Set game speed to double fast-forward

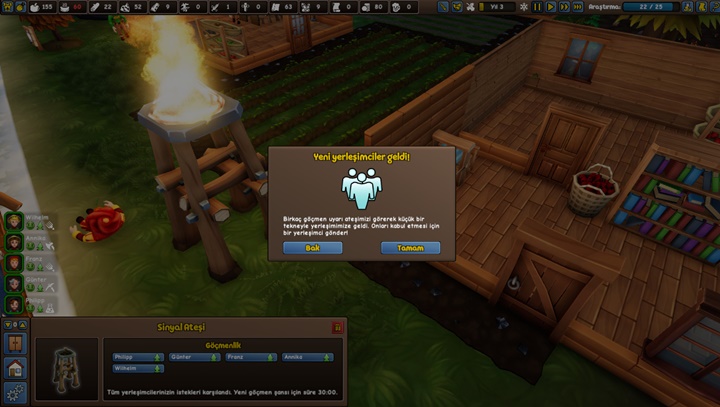coord(566,7)
